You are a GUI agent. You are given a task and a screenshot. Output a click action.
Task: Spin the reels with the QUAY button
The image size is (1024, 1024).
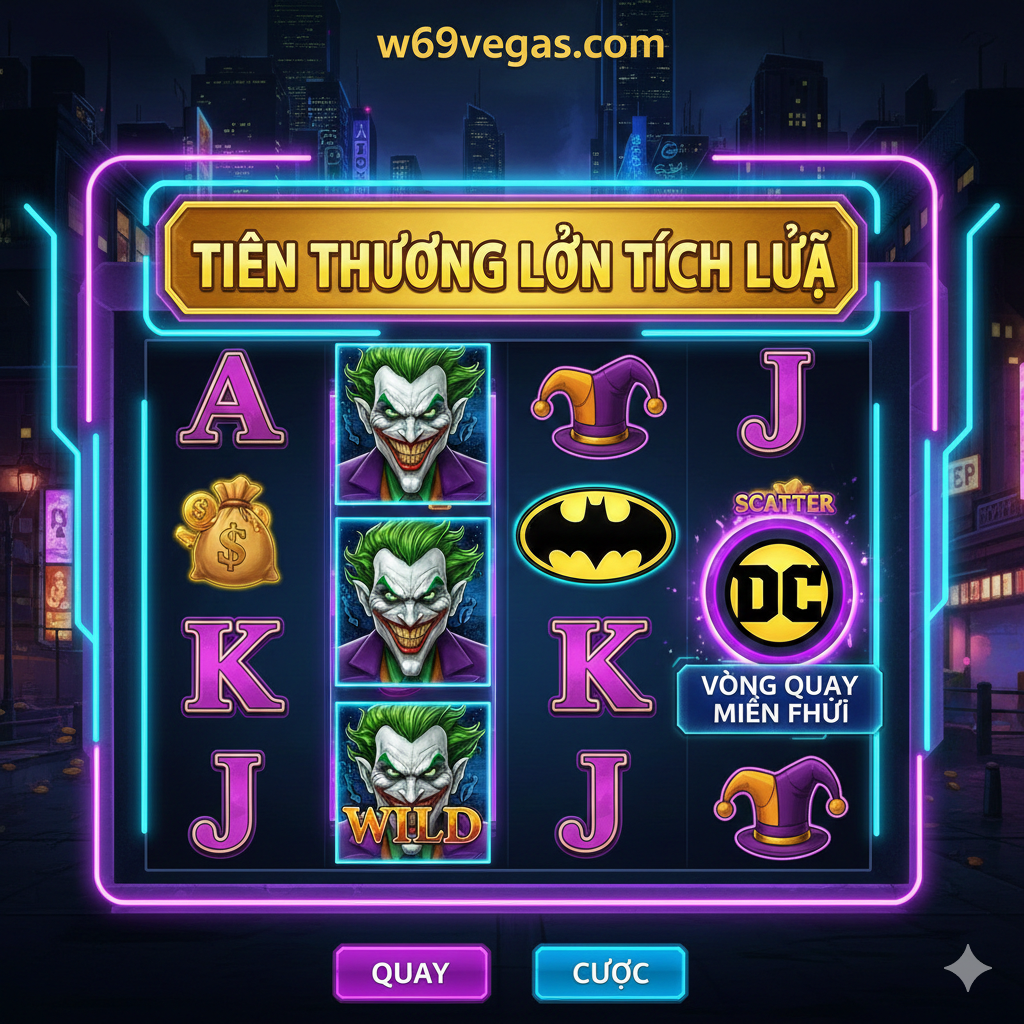click(x=411, y=972)
